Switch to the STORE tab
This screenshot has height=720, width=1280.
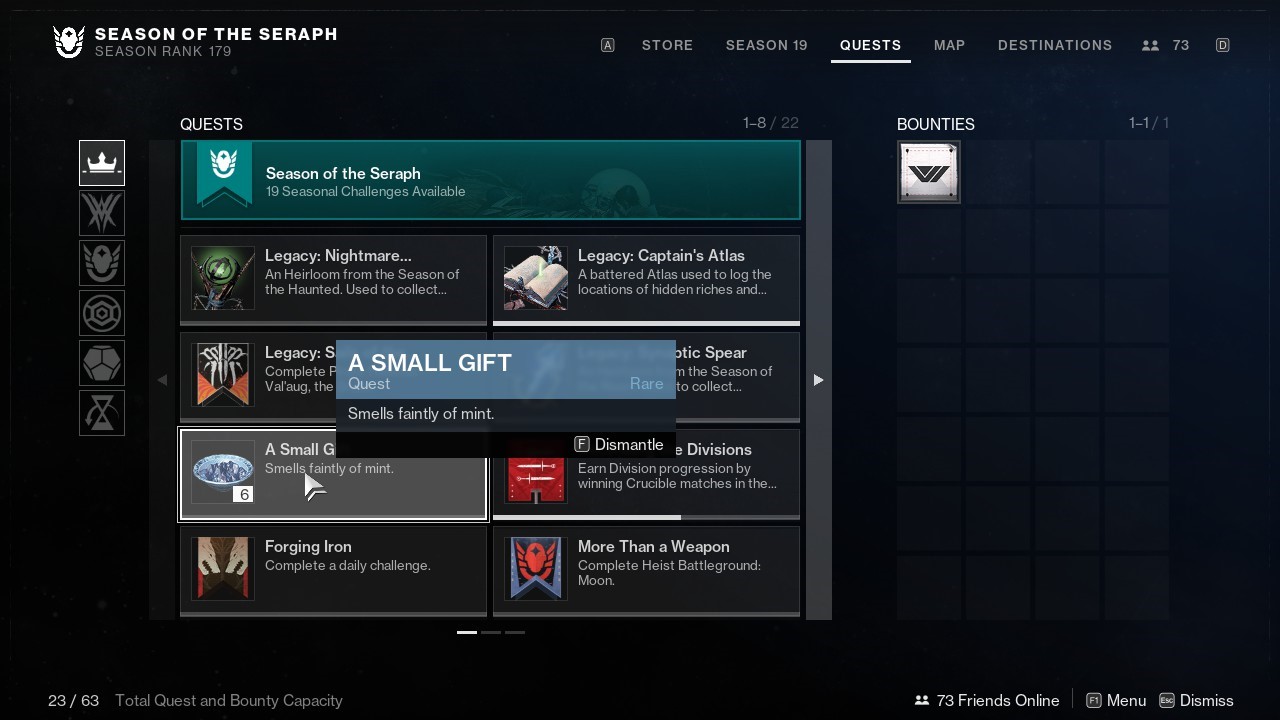click(667, 45)
